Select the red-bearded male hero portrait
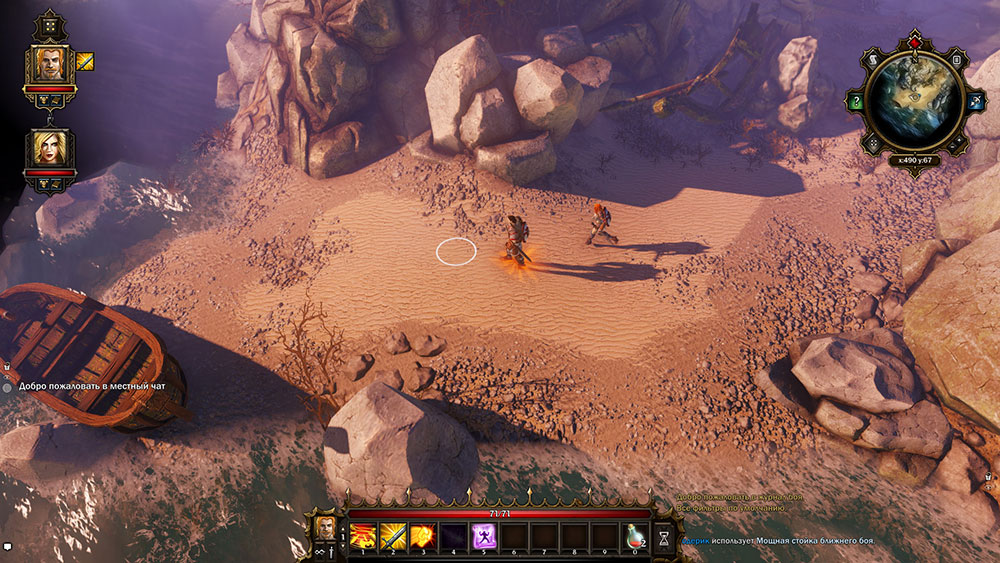This screenshot has width=1000, height=563. tap(48, 65)
